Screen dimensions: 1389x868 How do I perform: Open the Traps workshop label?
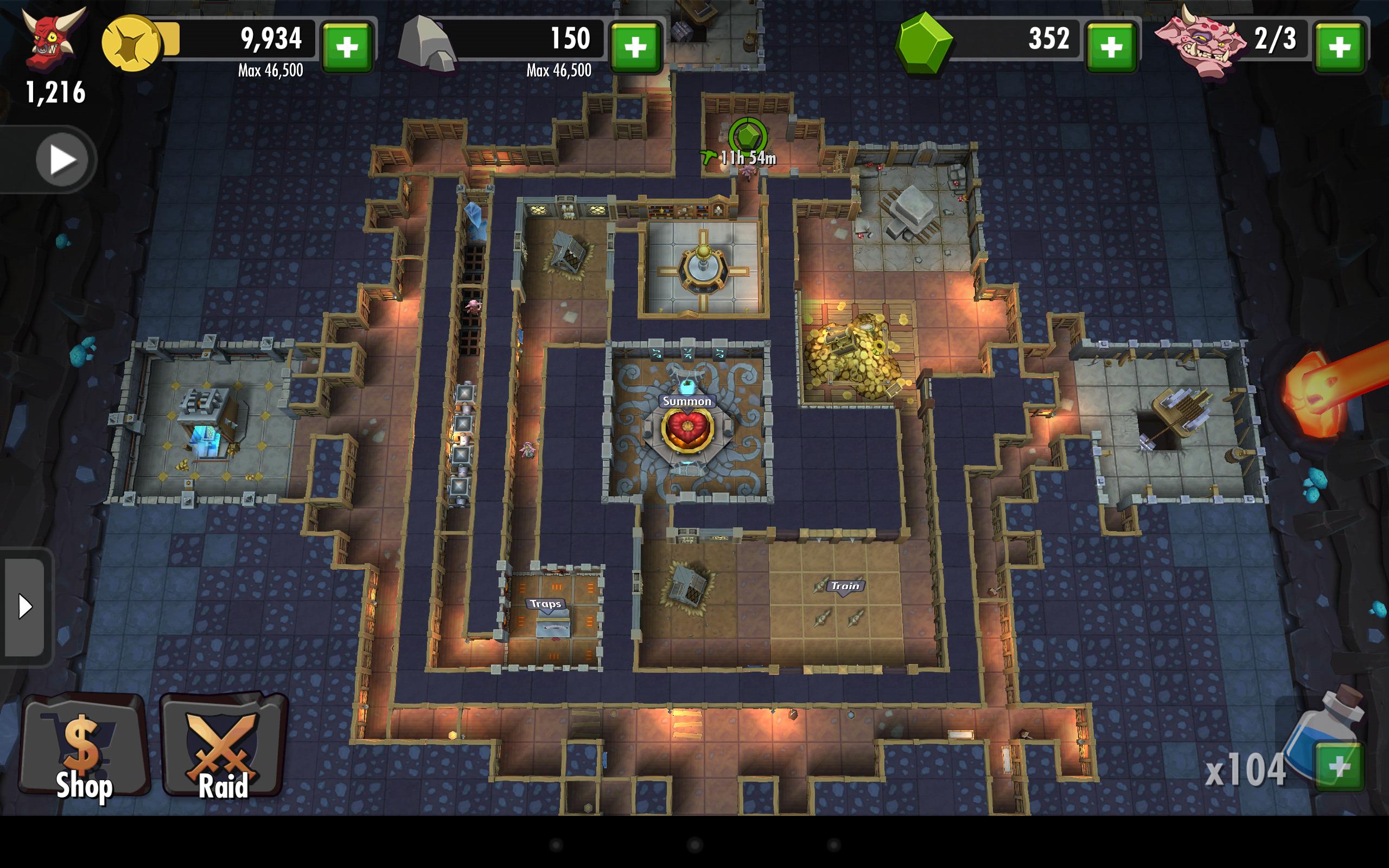545,604
